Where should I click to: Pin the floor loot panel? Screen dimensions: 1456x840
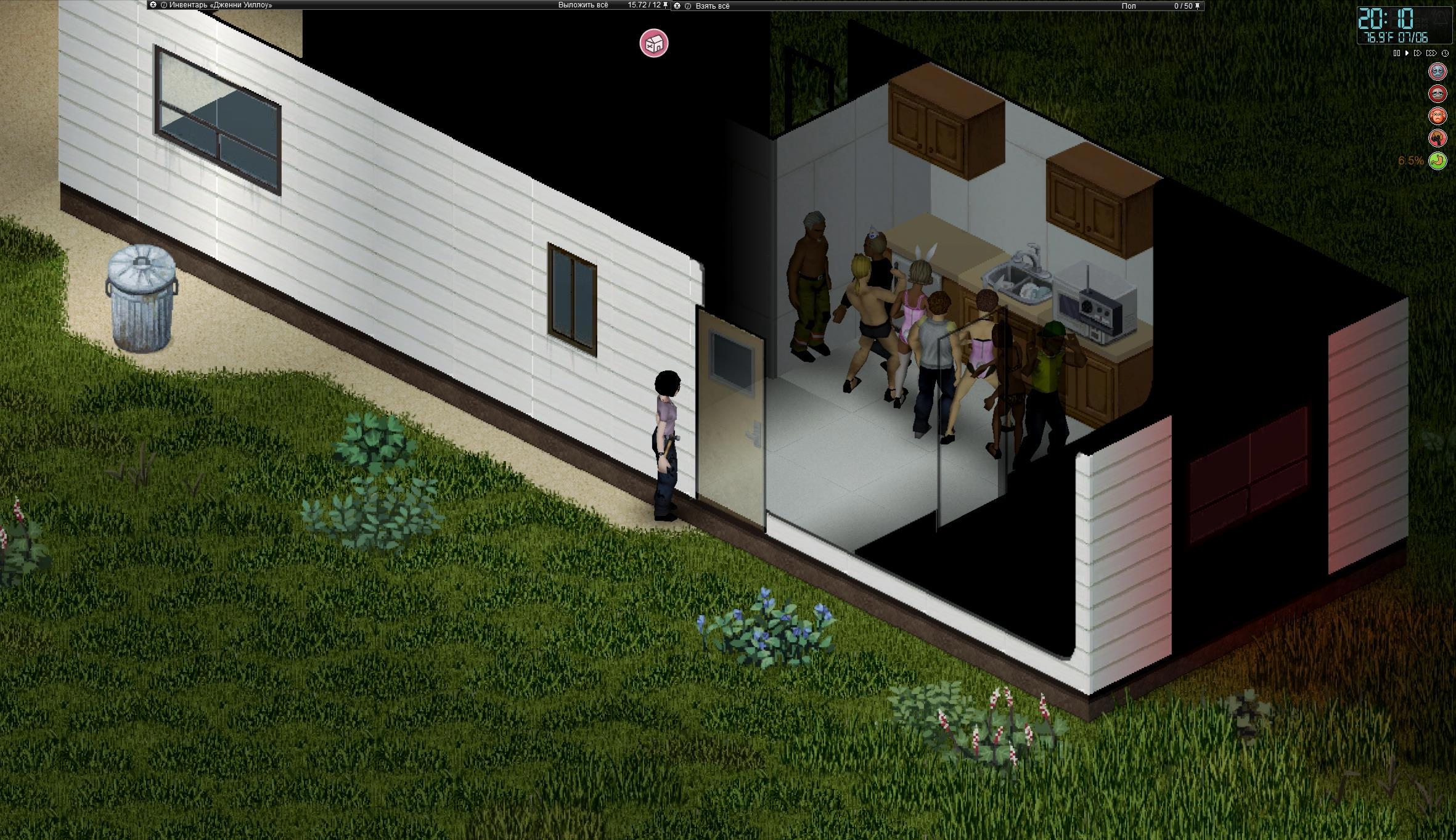(1198, 6)
